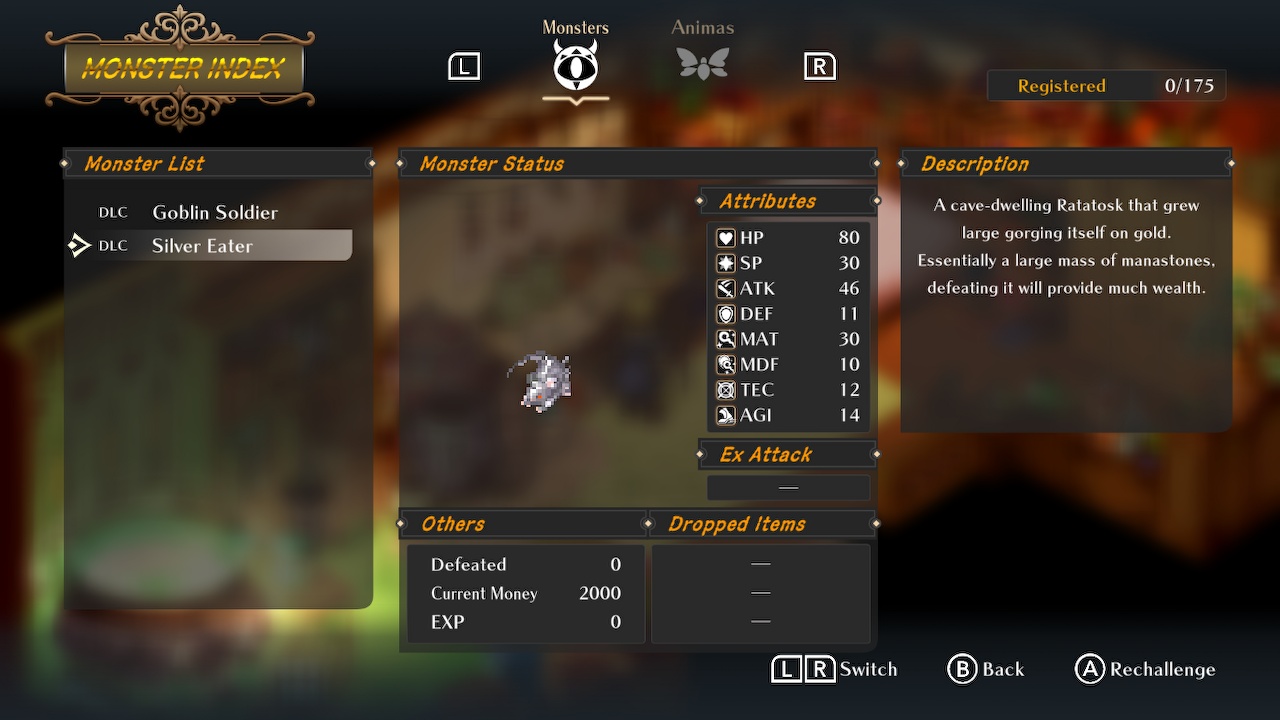
Task: Click the Registered 0/175 counter
Action: [1106, 85]
